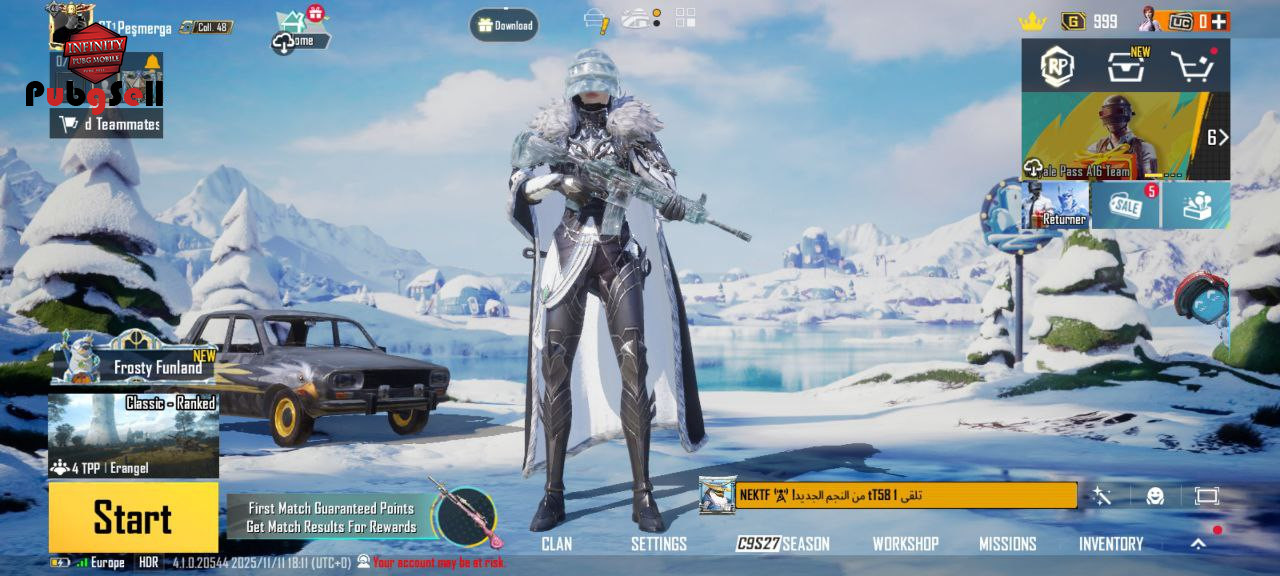Open the WORKSHOP menu
Viewport: 1280px width, 576px height.
905,544
